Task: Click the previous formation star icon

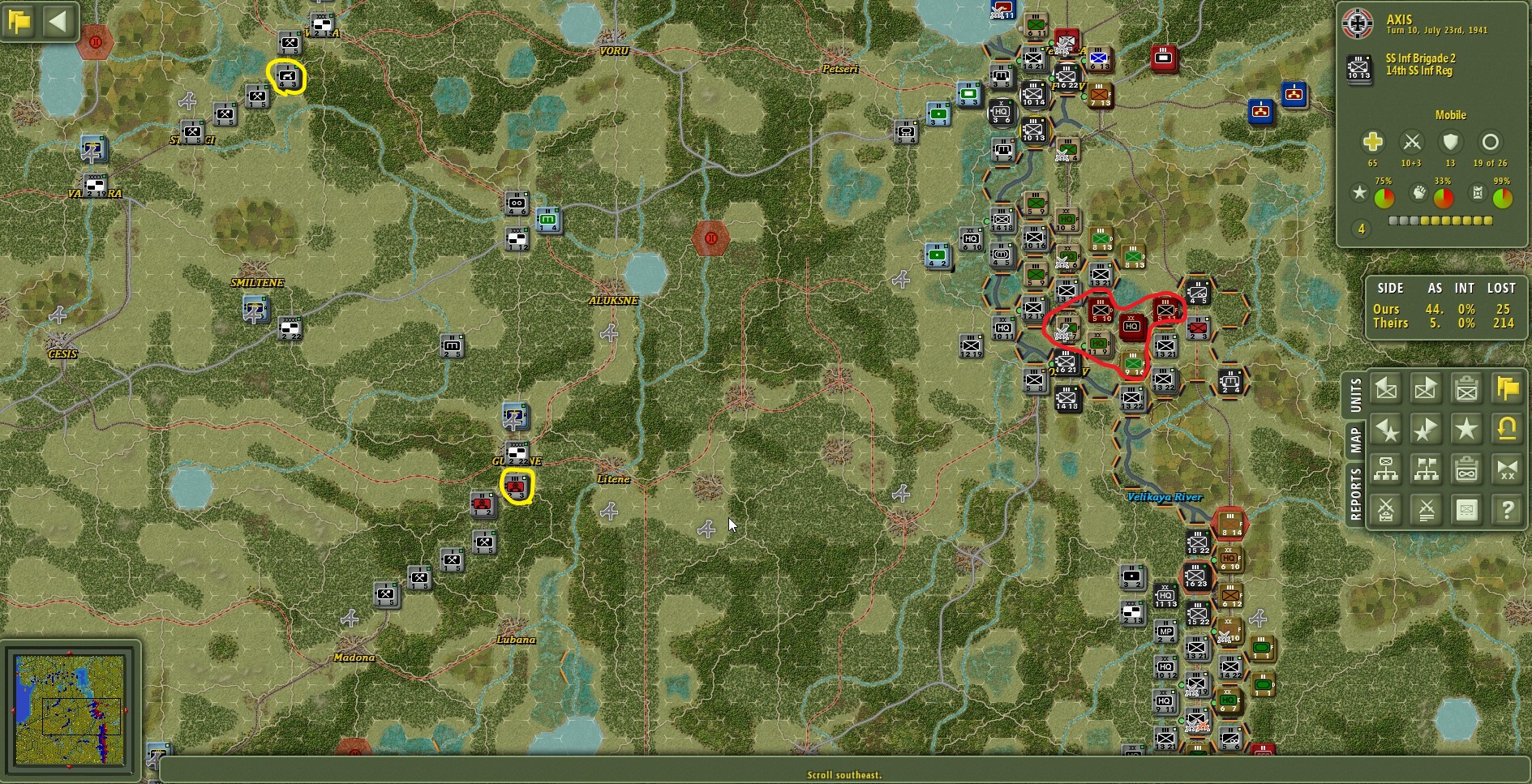Action: pyautogui.click(x=1385, y=429)
